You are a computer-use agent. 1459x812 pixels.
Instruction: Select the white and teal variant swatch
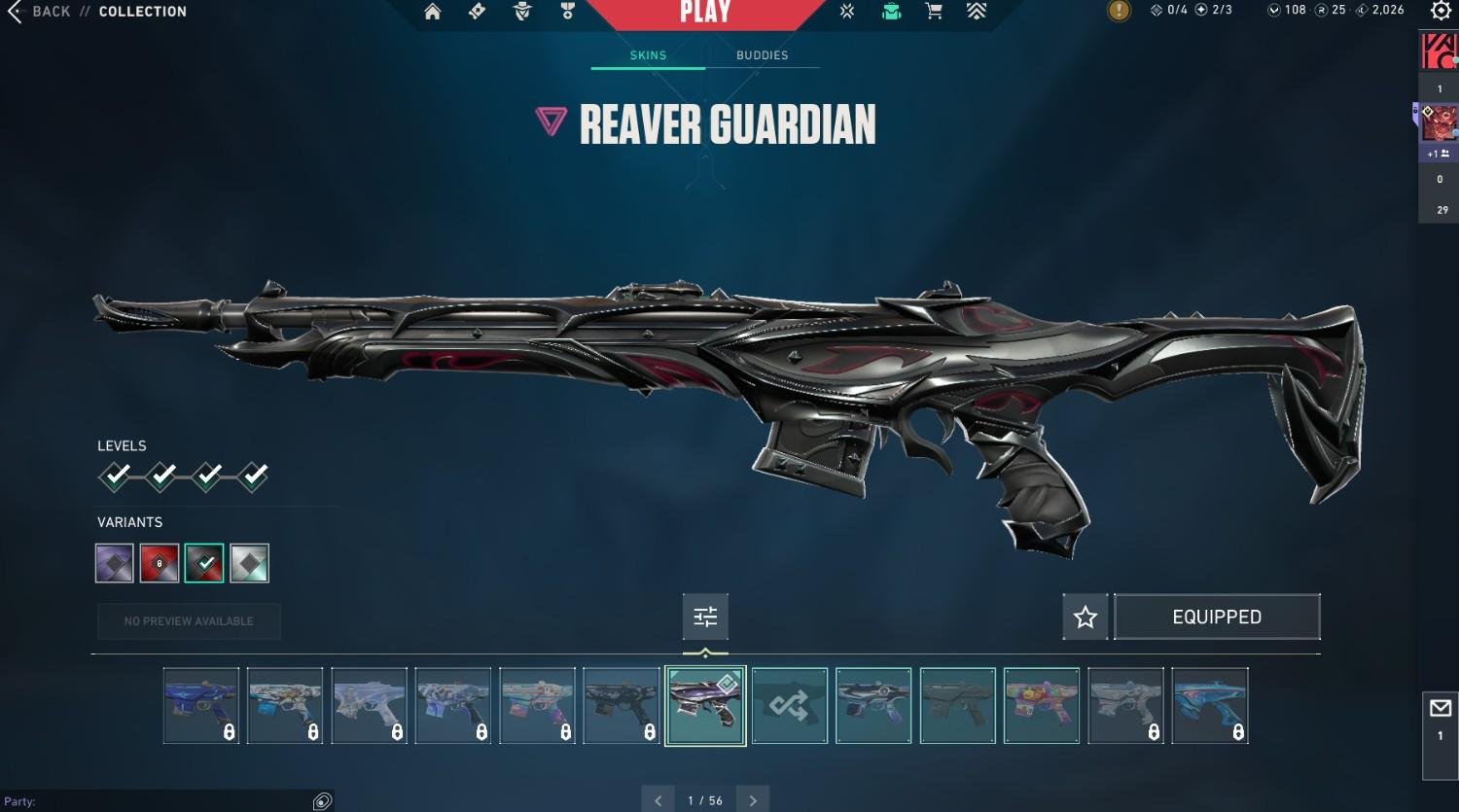[x=249, y=563]
